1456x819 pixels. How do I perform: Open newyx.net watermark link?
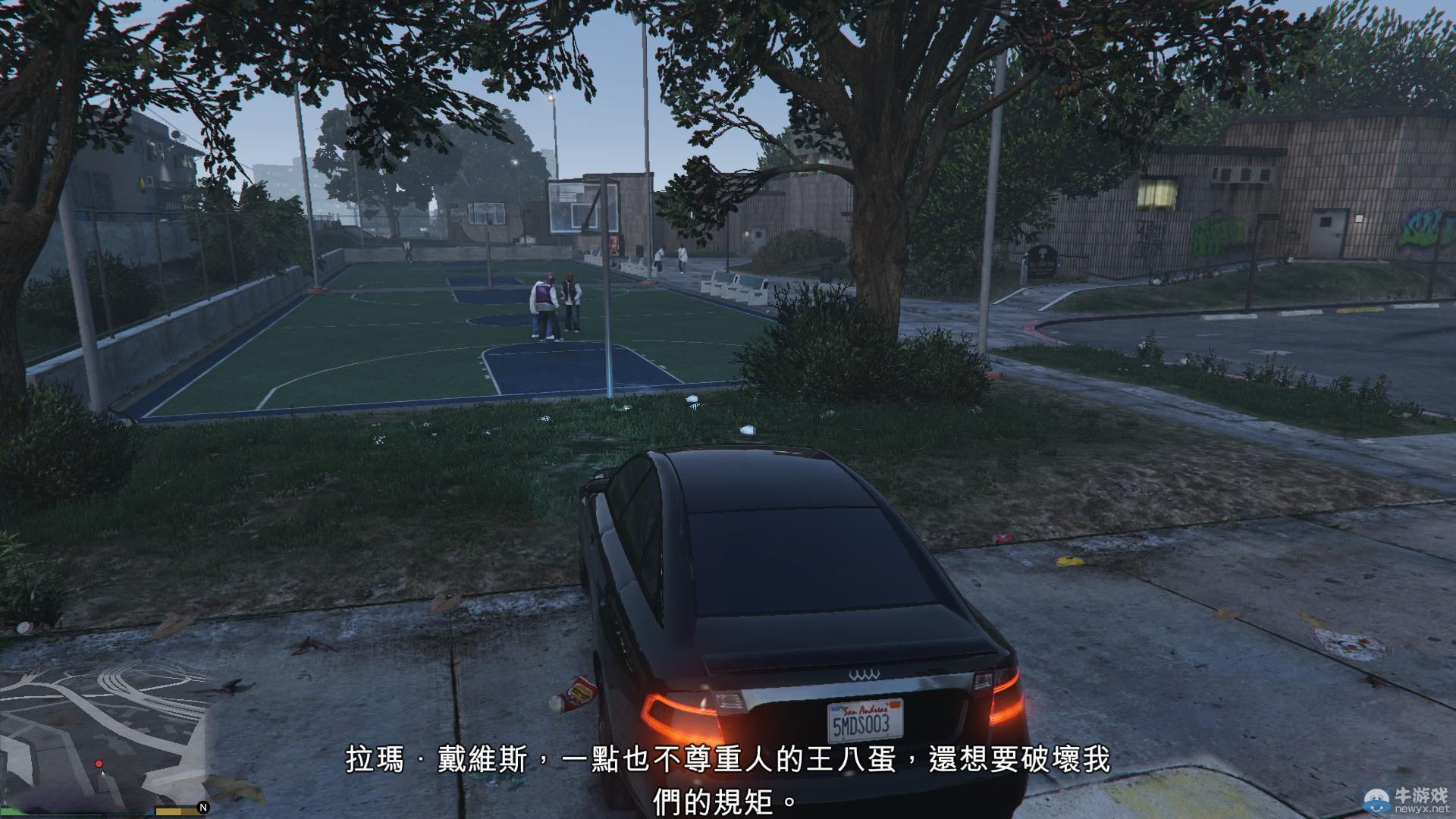[1423, 809]
